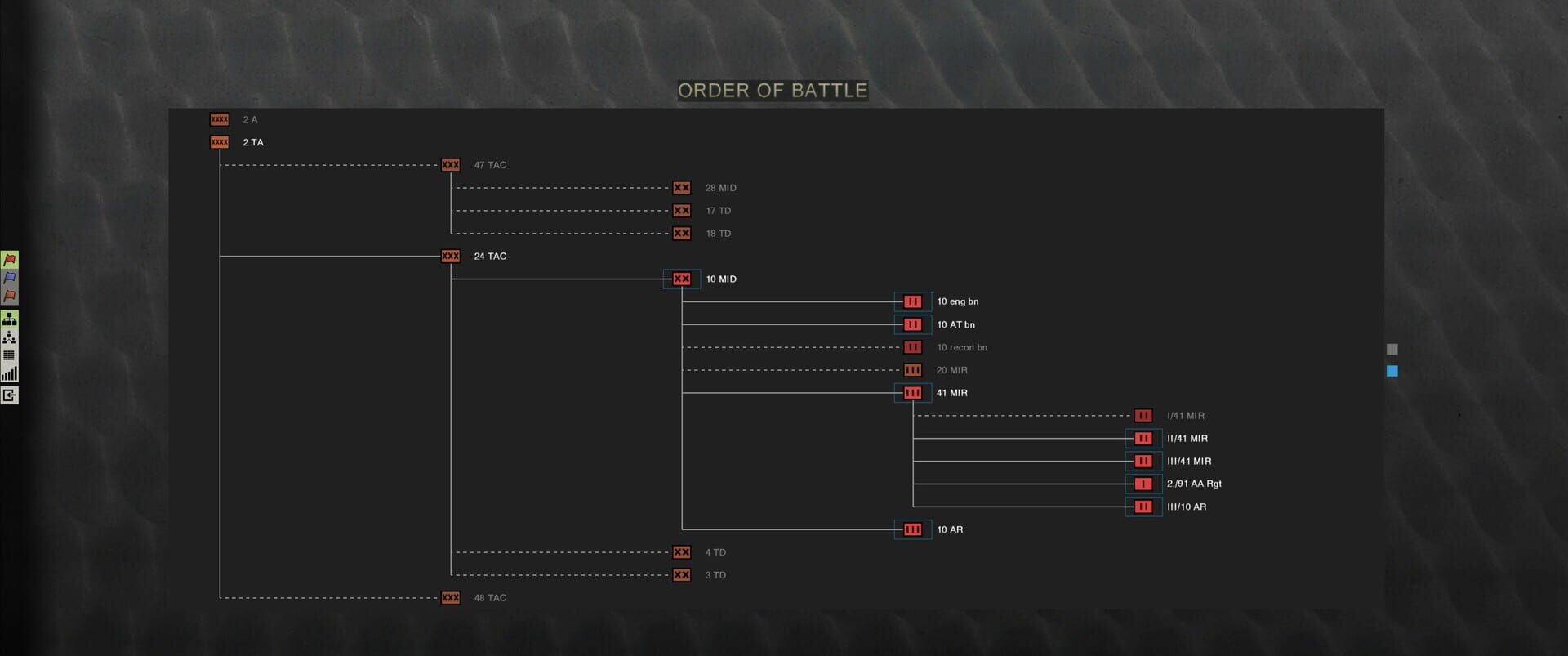Toggle the 10 recon bn unit symbol
Screen dimensions: 1568x656
coord(912,346)
